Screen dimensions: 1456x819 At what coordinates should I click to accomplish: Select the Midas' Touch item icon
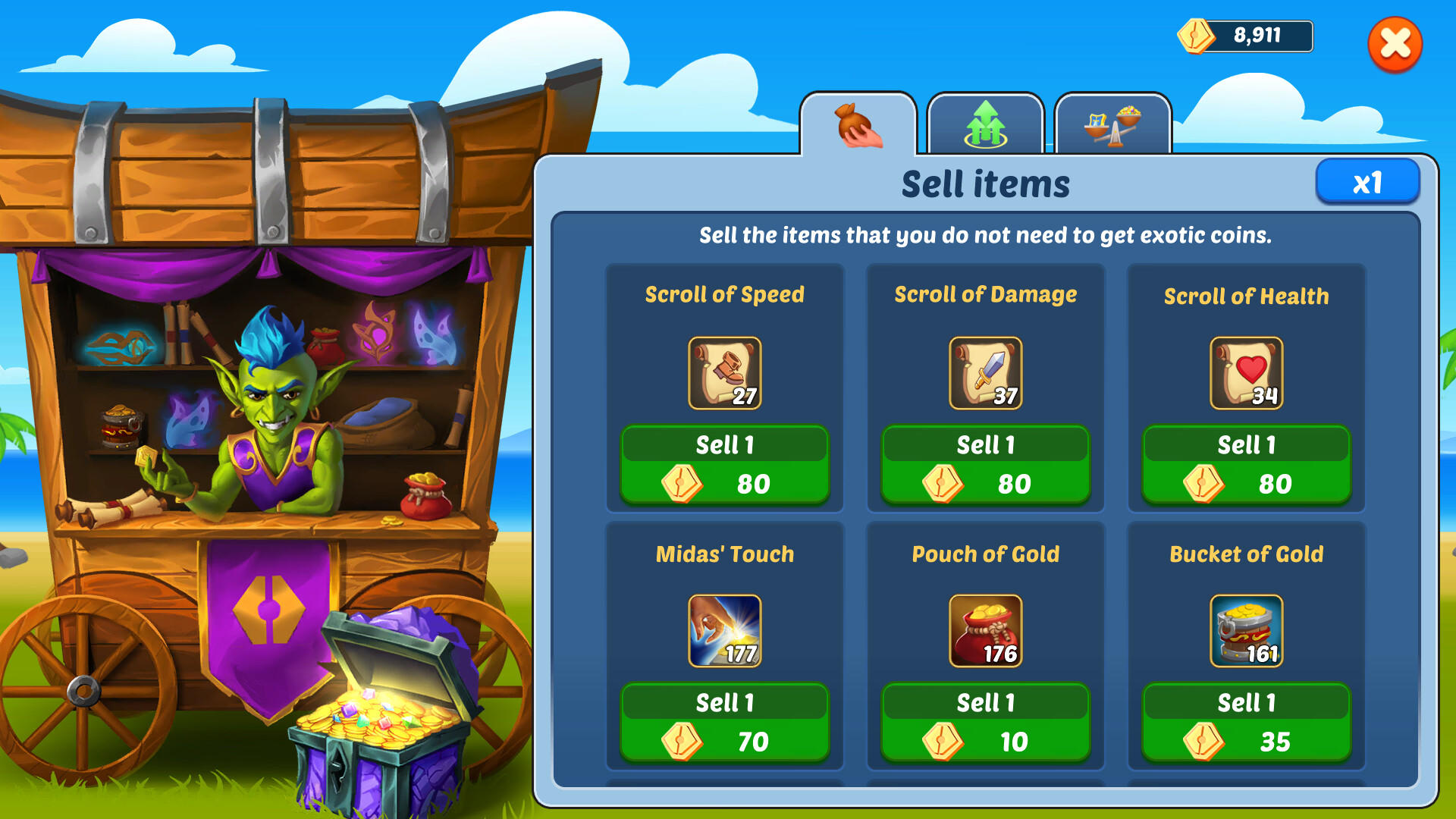click(x=724, y=632)
